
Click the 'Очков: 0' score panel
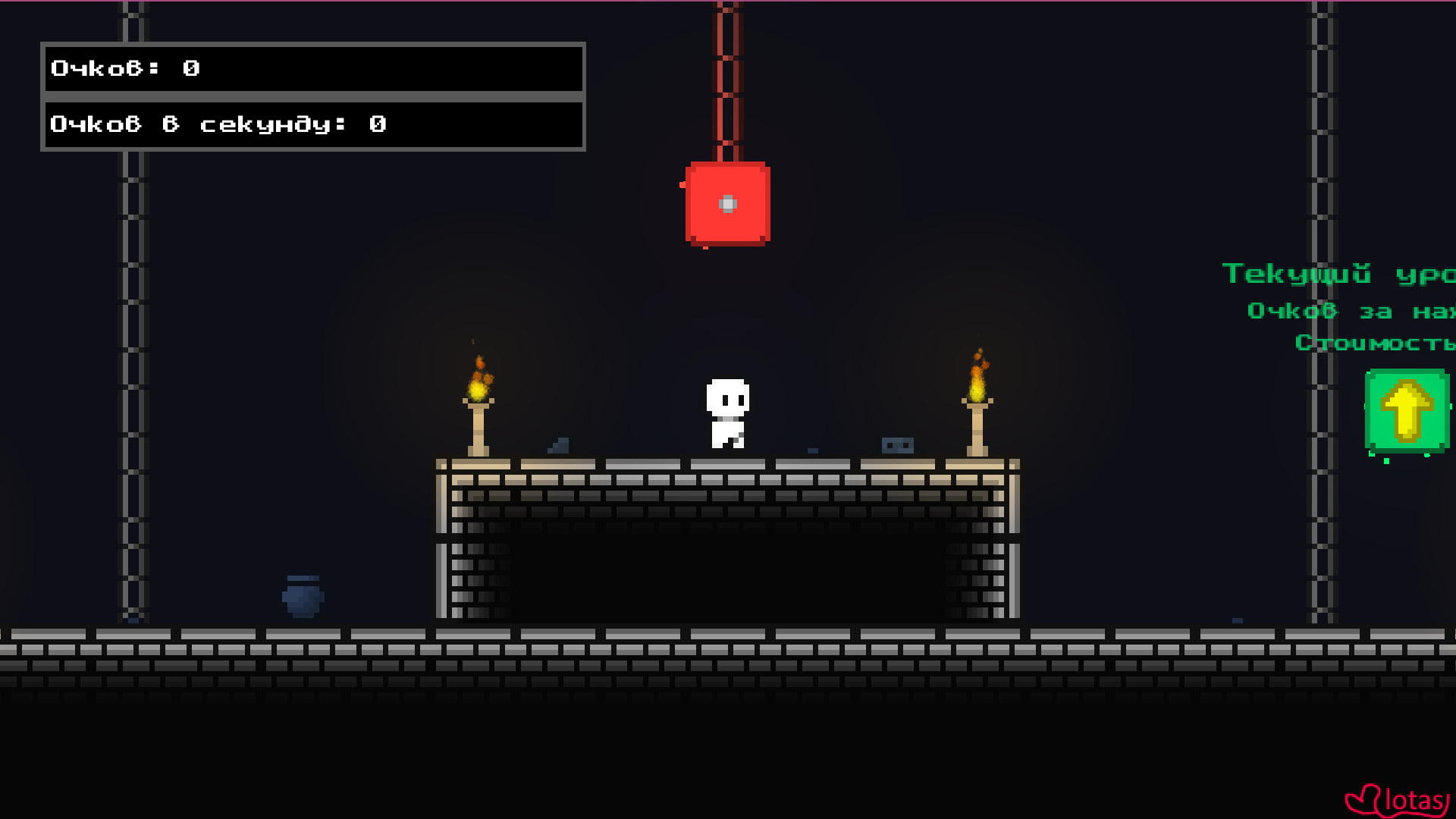tap(313, 70)
